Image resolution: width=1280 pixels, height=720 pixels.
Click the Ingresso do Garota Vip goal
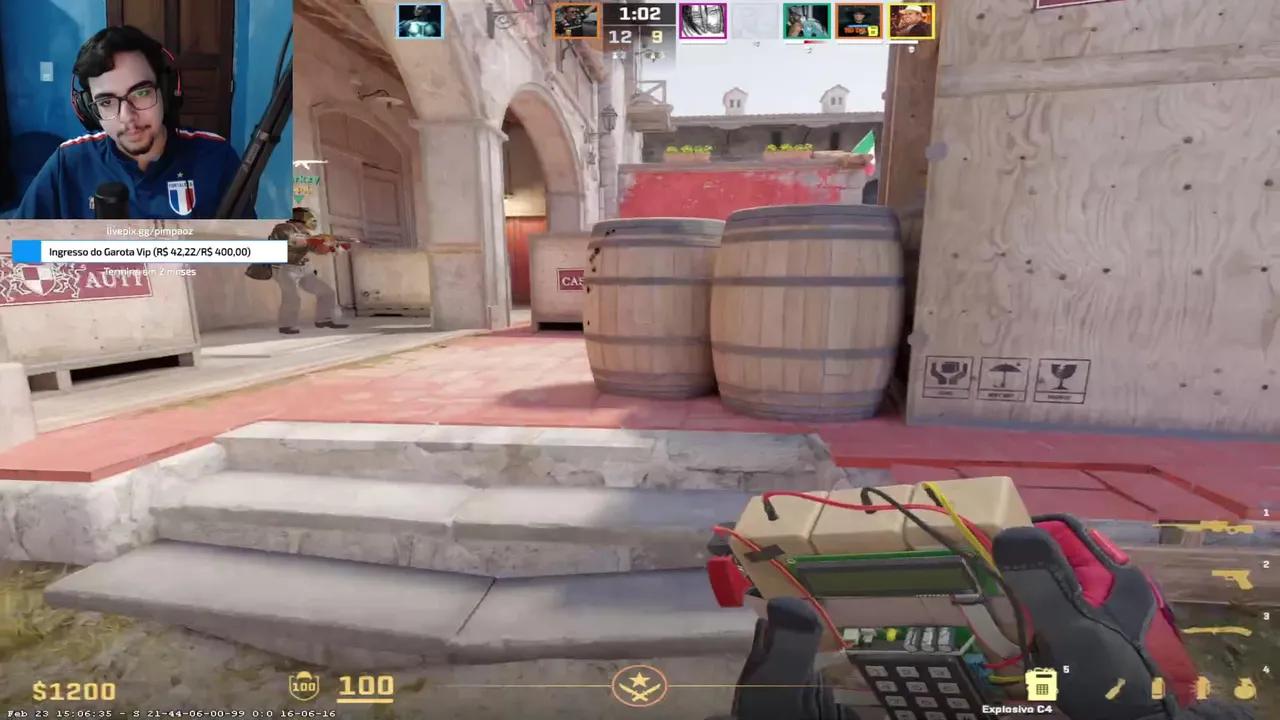[150, 252]
